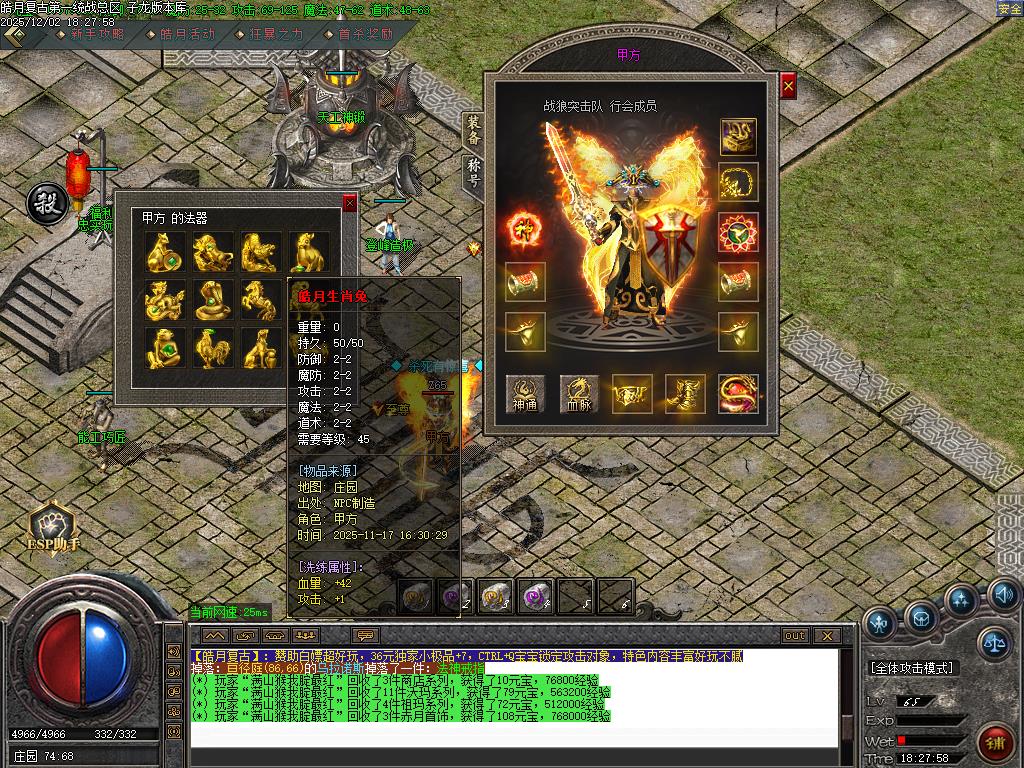The width and height of the screenshot is (1024, 768).
Task: Click the out button on chat bar
Action: coord(795,635)
